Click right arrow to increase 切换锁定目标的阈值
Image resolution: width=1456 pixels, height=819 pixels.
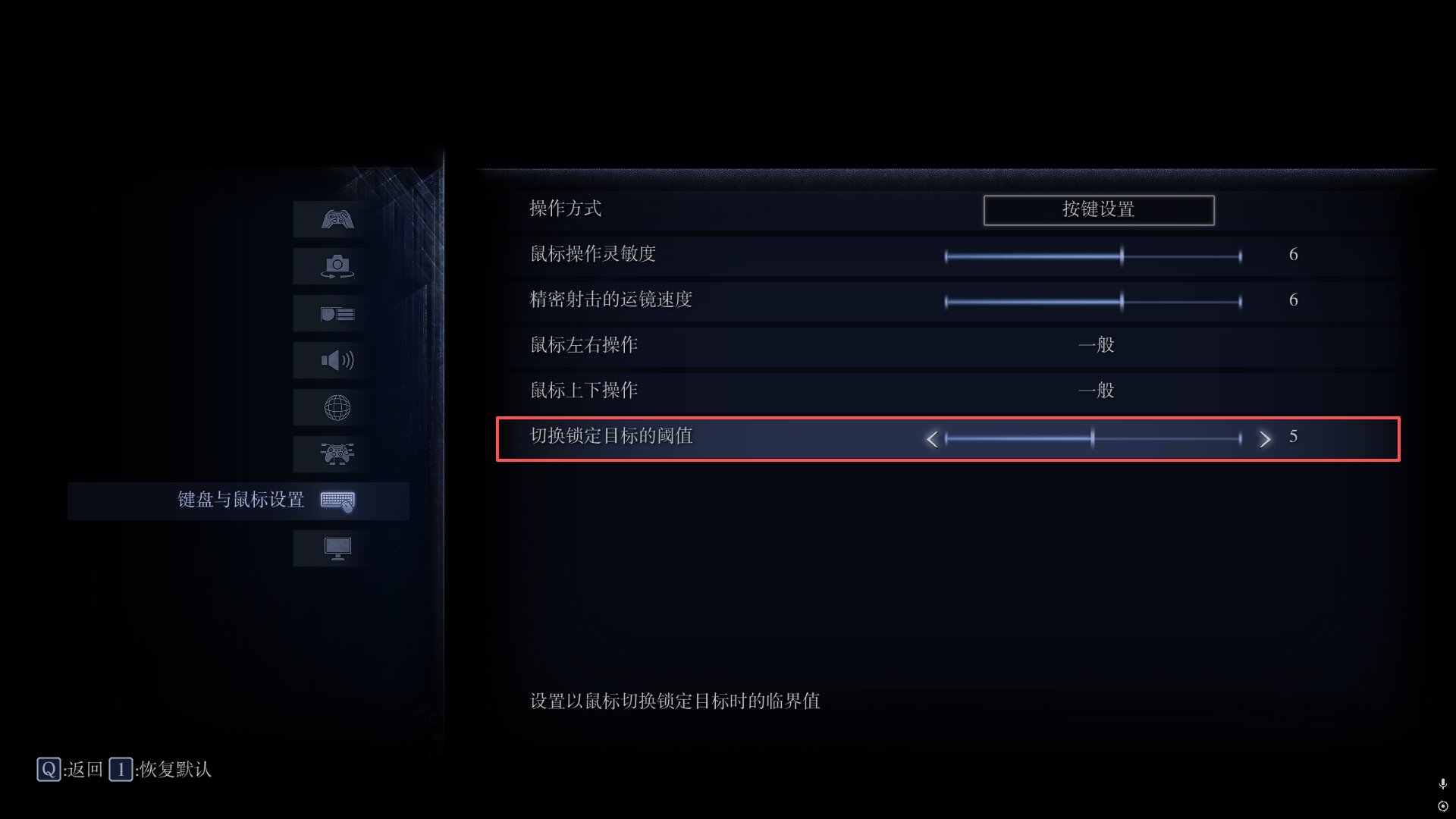point(1265,438)
